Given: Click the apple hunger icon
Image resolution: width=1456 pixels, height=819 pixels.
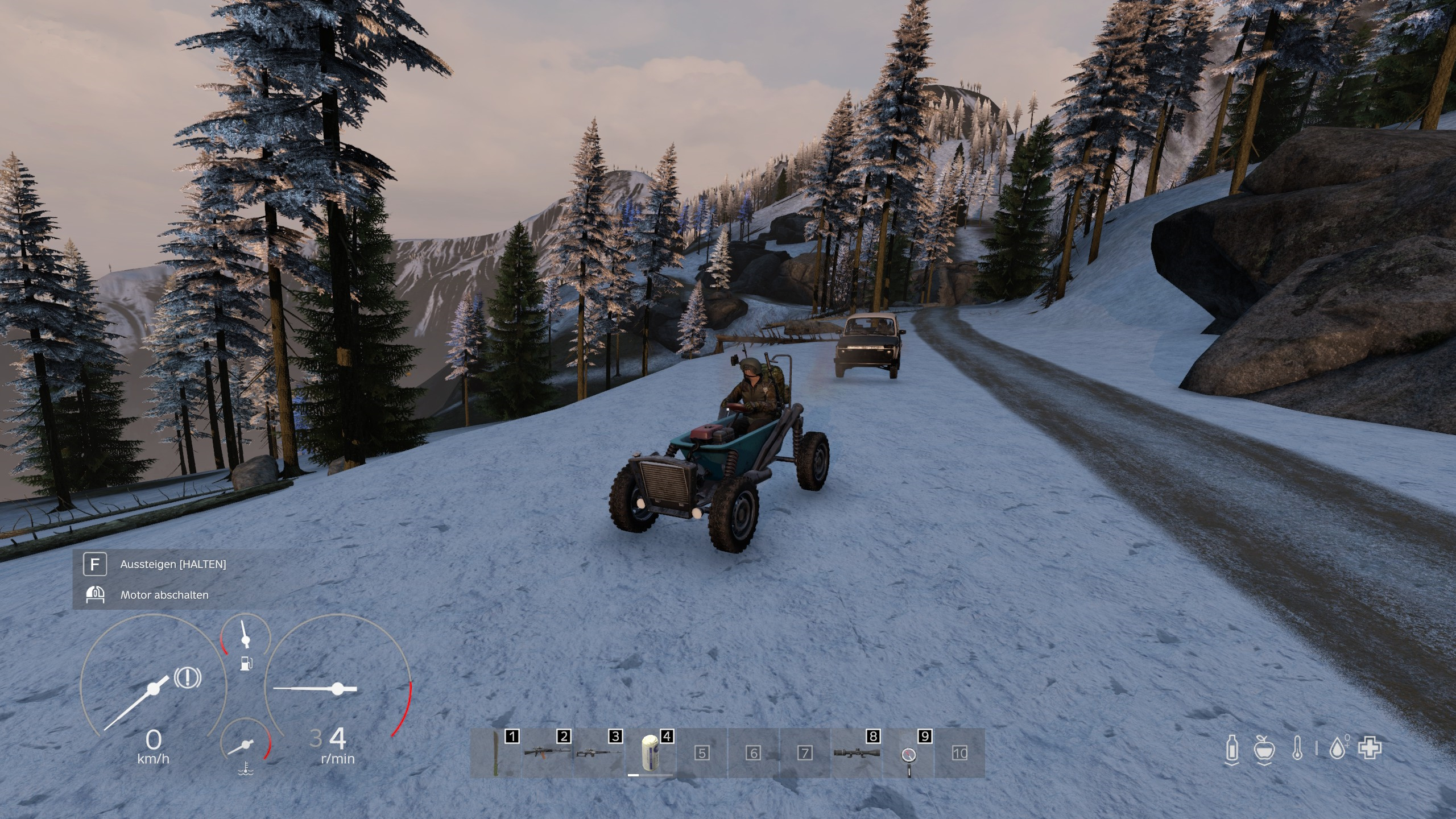Looking at the screenshot, I should (1264, 748).
